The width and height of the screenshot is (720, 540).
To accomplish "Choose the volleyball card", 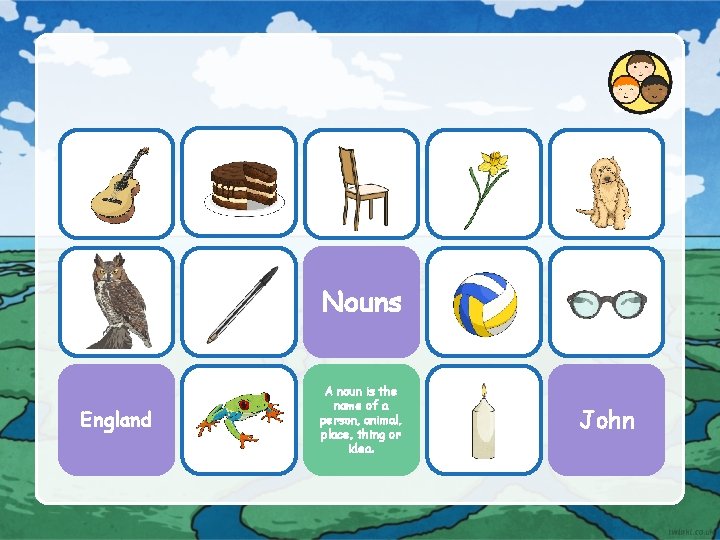I will point(484,302).
